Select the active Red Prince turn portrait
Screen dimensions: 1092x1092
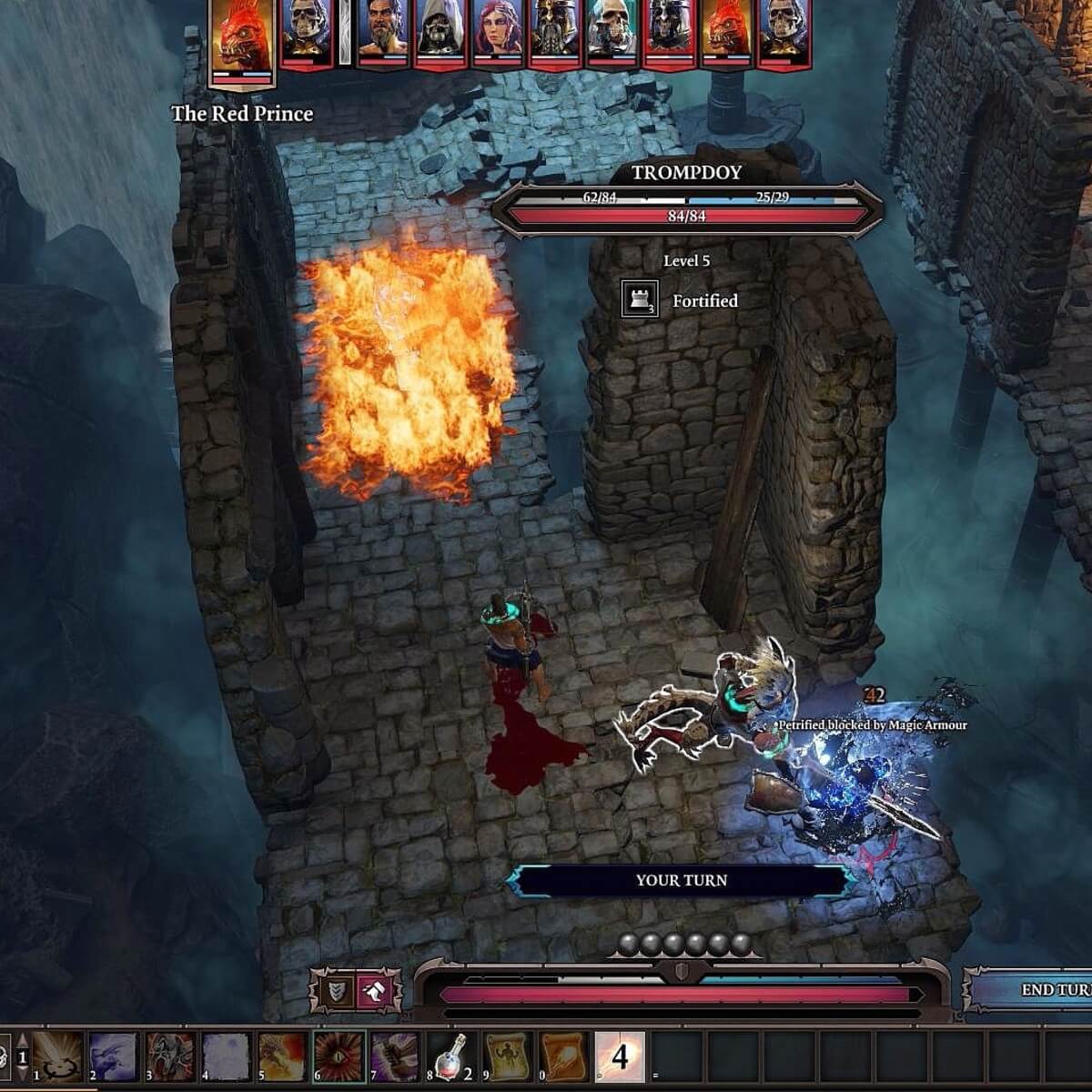click(x=242, y=38)
